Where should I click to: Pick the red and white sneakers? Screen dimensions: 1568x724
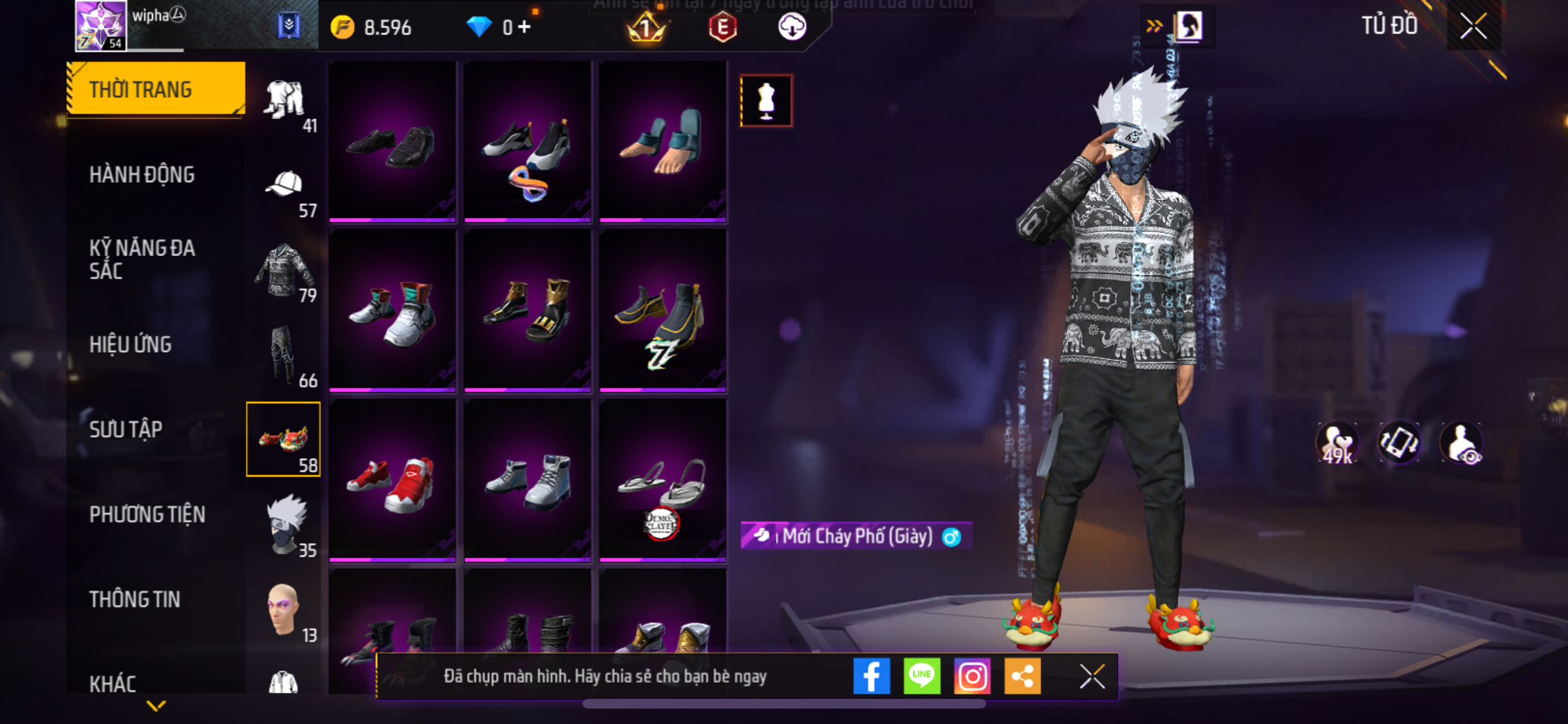(x=392, y=480)
